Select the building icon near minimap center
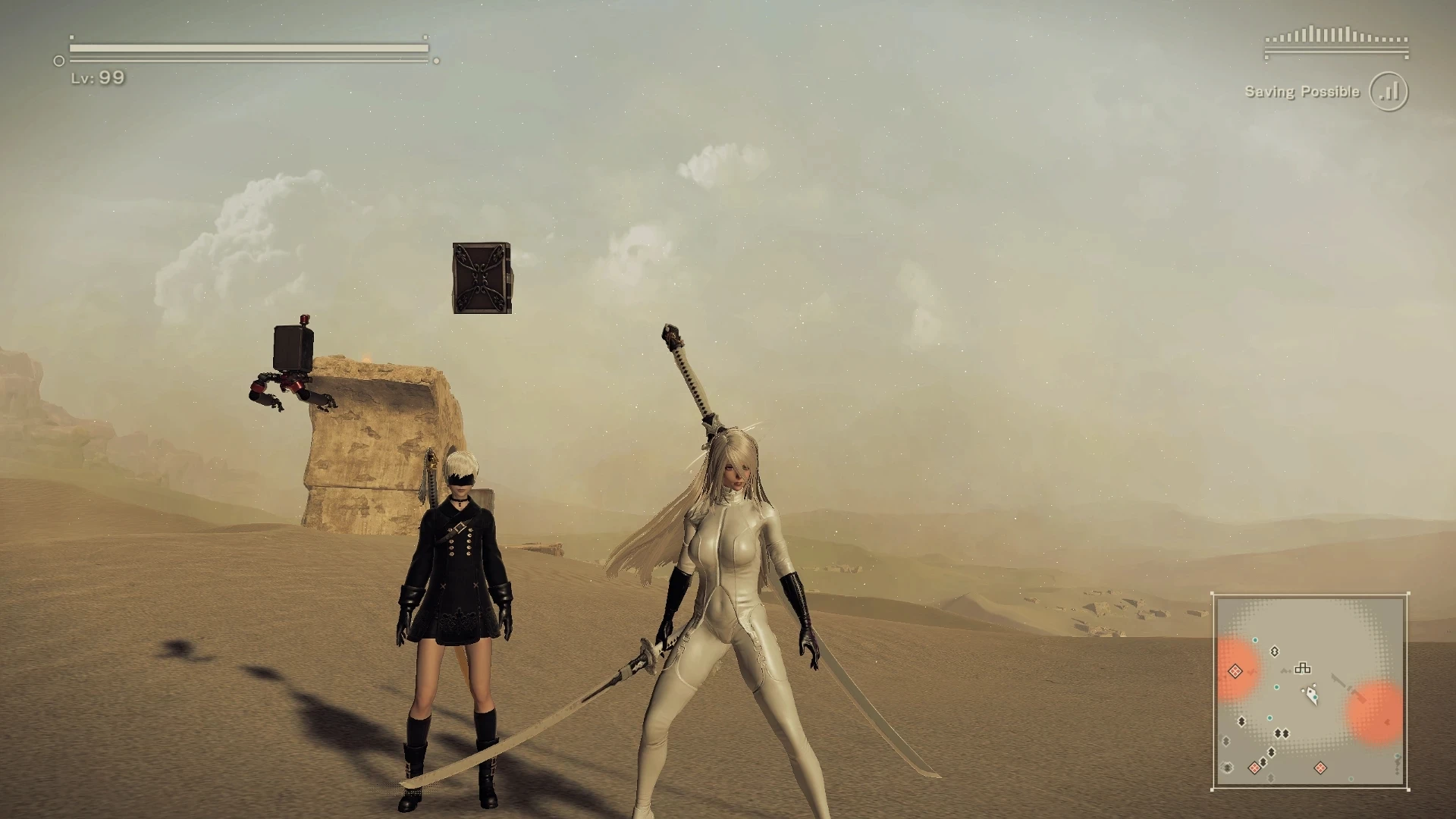The image size is (1456, 819). 1303,669
